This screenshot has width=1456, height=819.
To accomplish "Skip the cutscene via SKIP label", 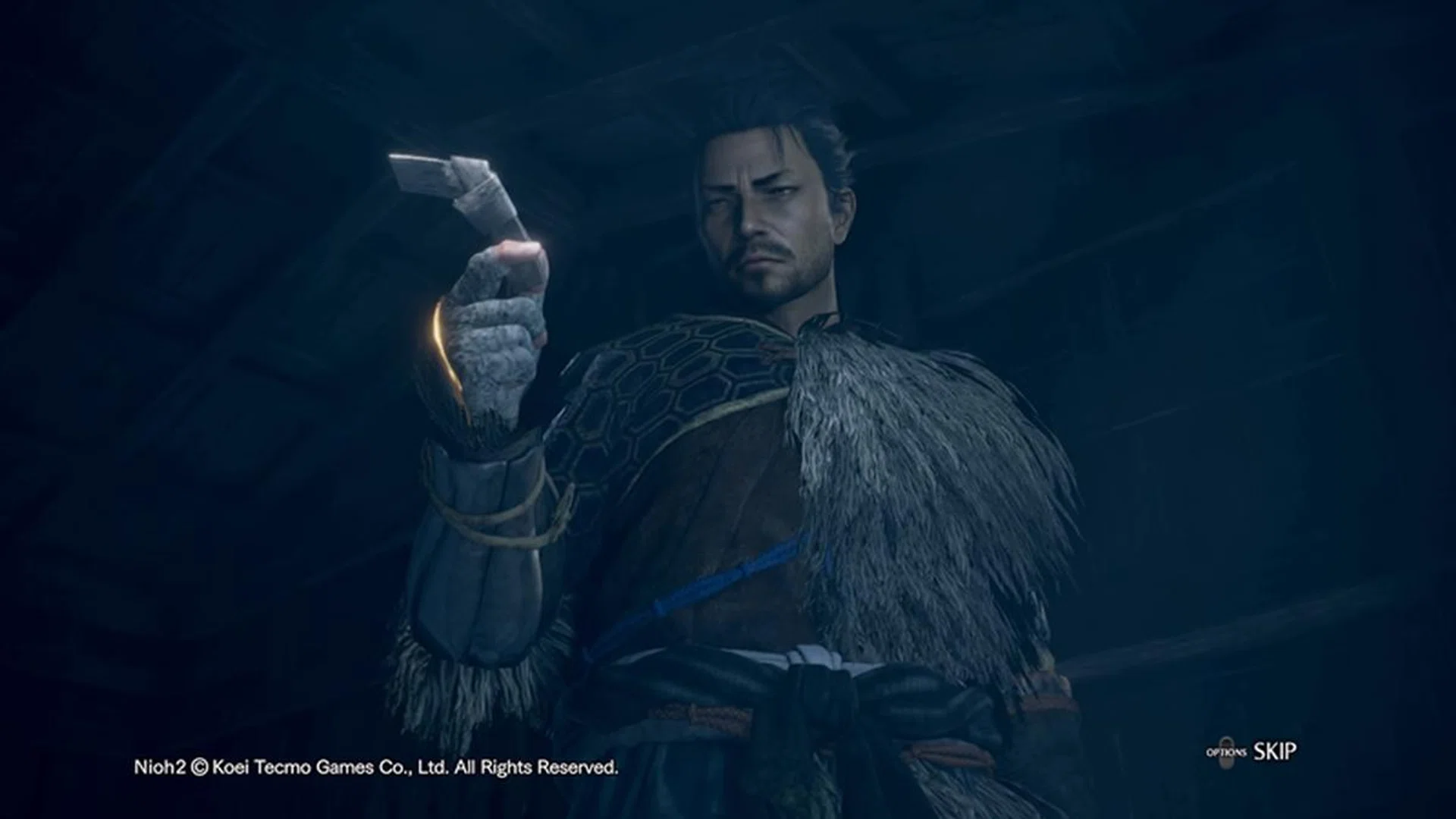I will pyautogui.click(x=1274, y=752).
